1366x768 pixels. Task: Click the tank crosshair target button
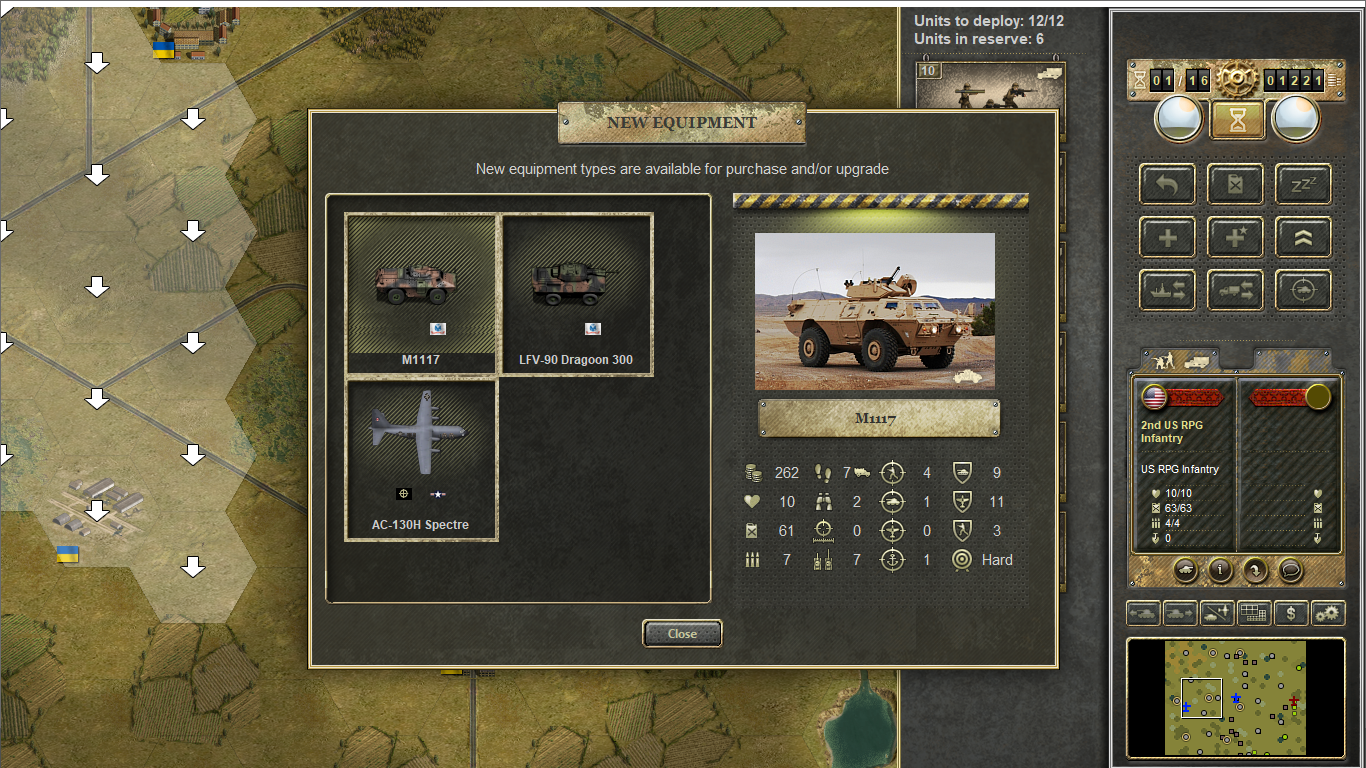(1303, 291)
